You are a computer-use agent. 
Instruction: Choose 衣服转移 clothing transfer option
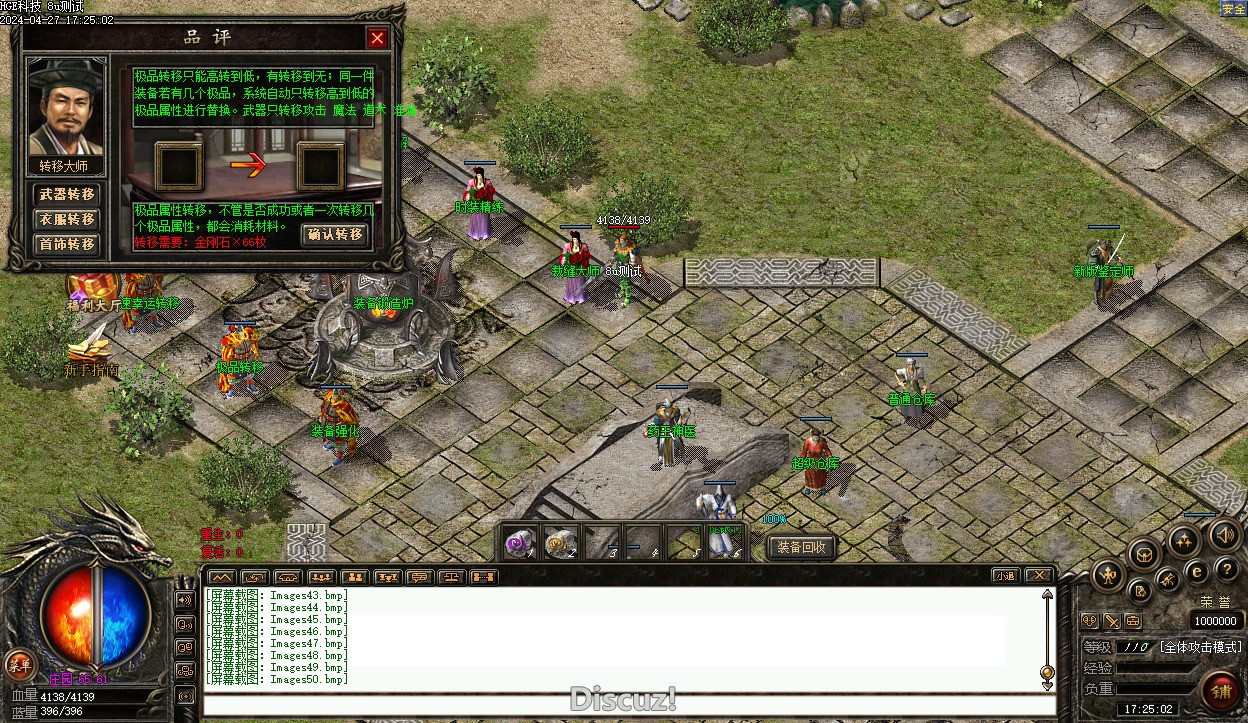(67, 219)
